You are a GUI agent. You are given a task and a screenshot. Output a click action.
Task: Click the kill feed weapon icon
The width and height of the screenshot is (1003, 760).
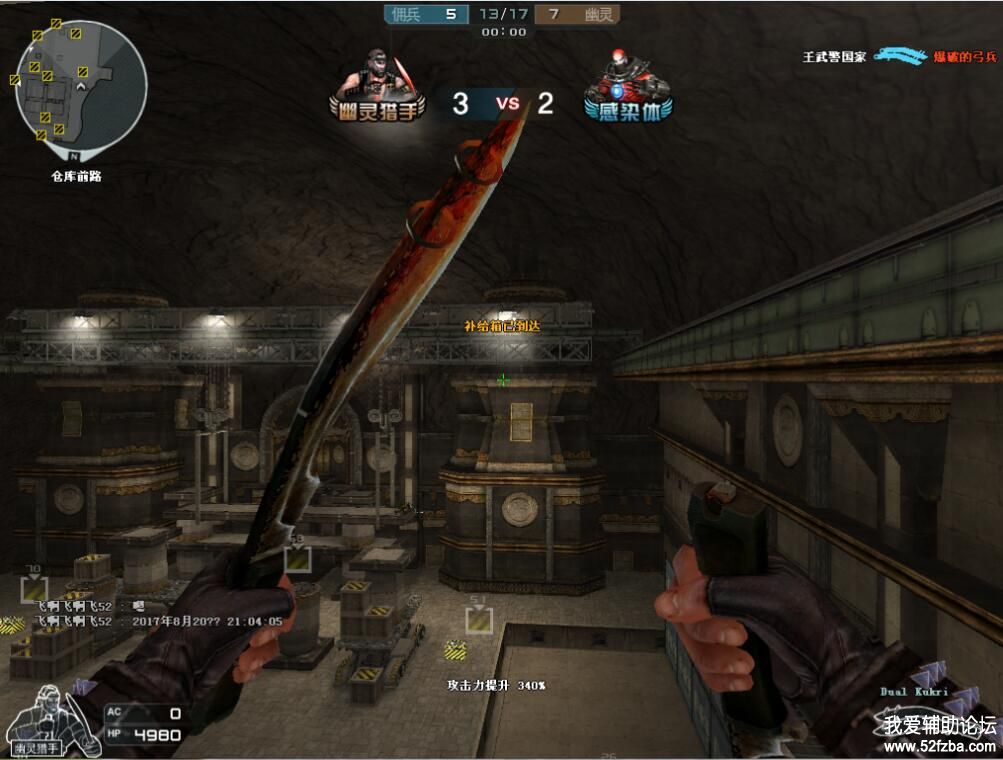pyautogui.click(x=912, y=55)
